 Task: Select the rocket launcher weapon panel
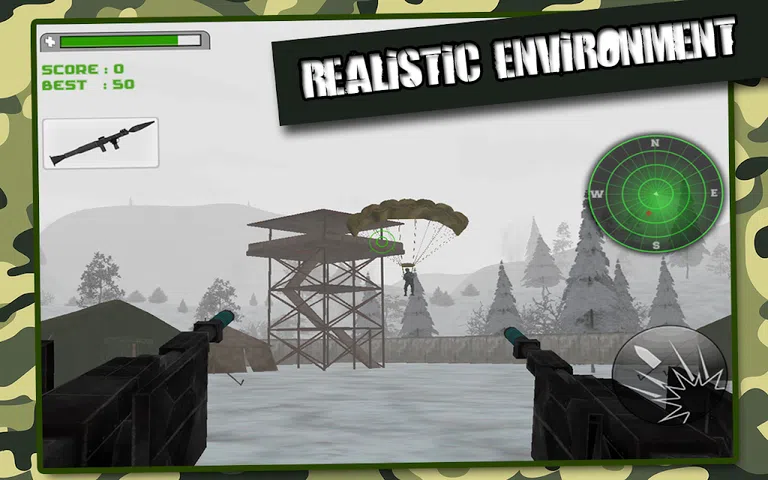101,142
